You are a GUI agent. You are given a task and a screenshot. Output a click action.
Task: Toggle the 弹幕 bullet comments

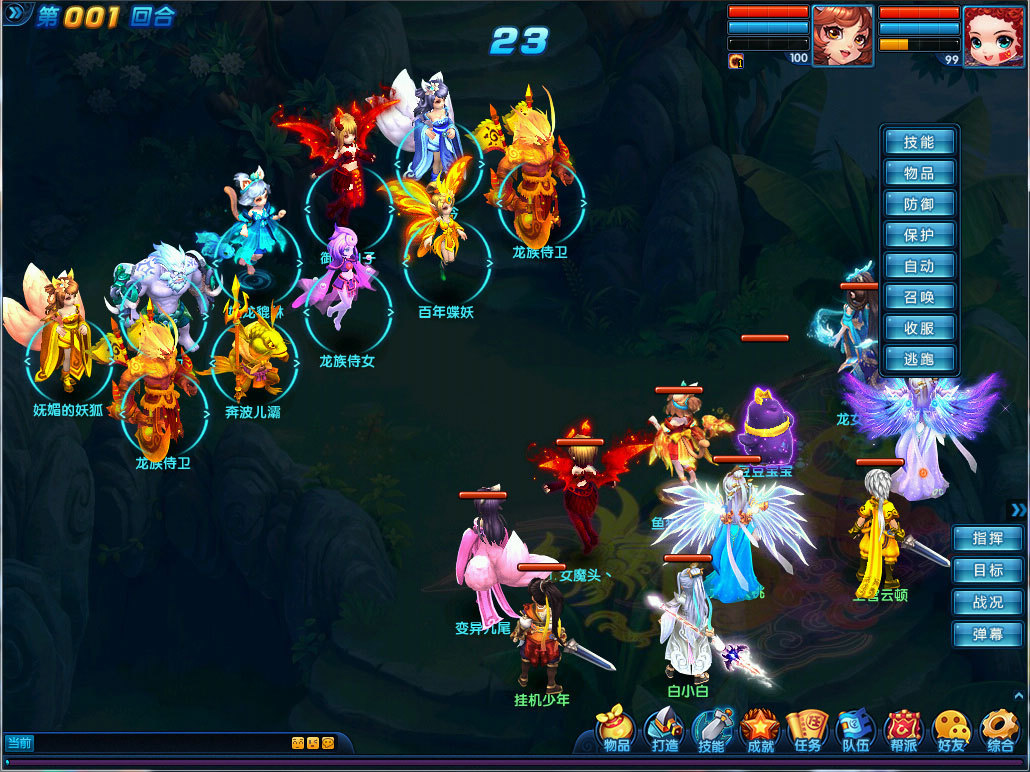(987, 634)
